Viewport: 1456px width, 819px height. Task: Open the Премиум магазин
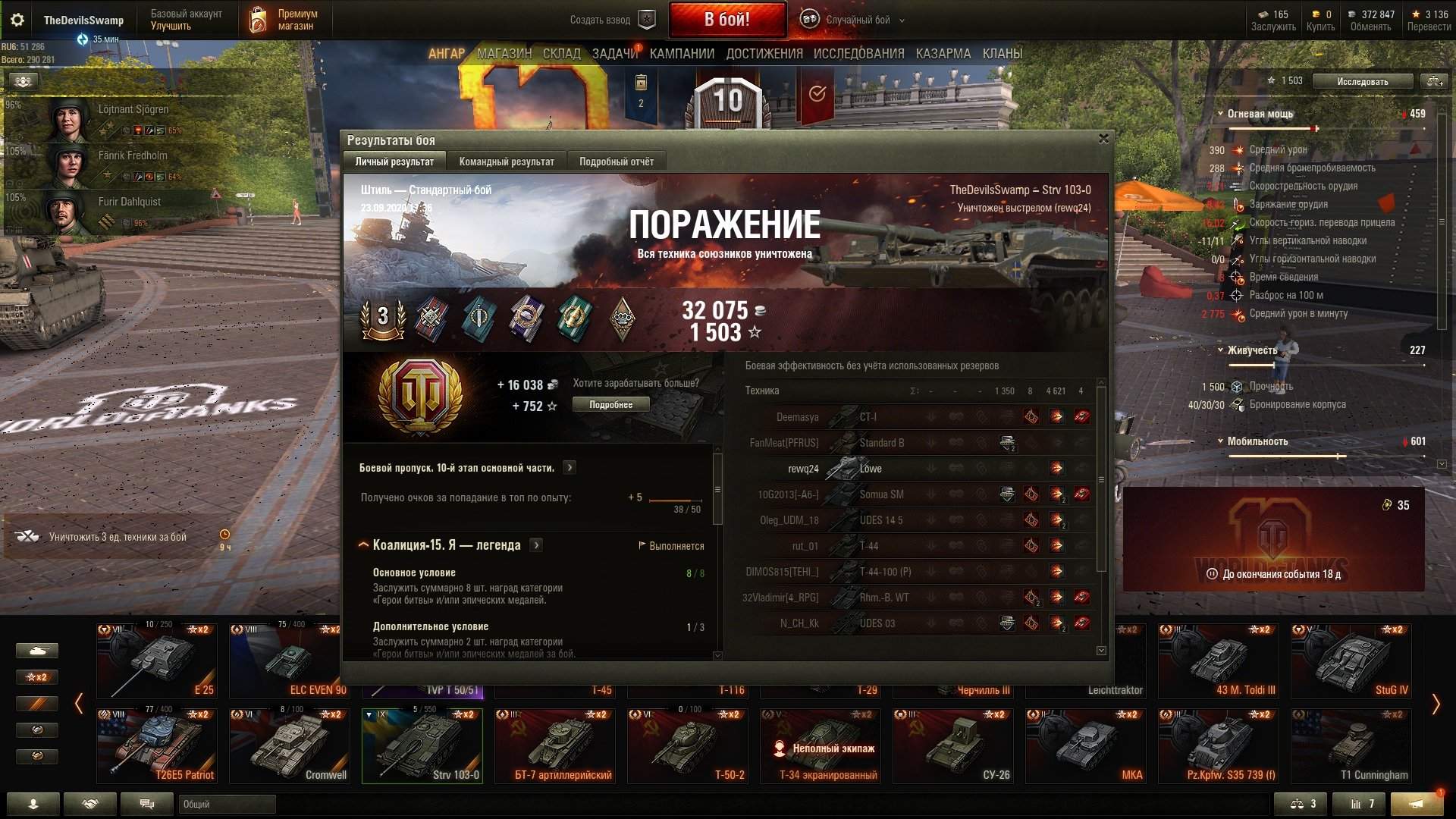284,20
